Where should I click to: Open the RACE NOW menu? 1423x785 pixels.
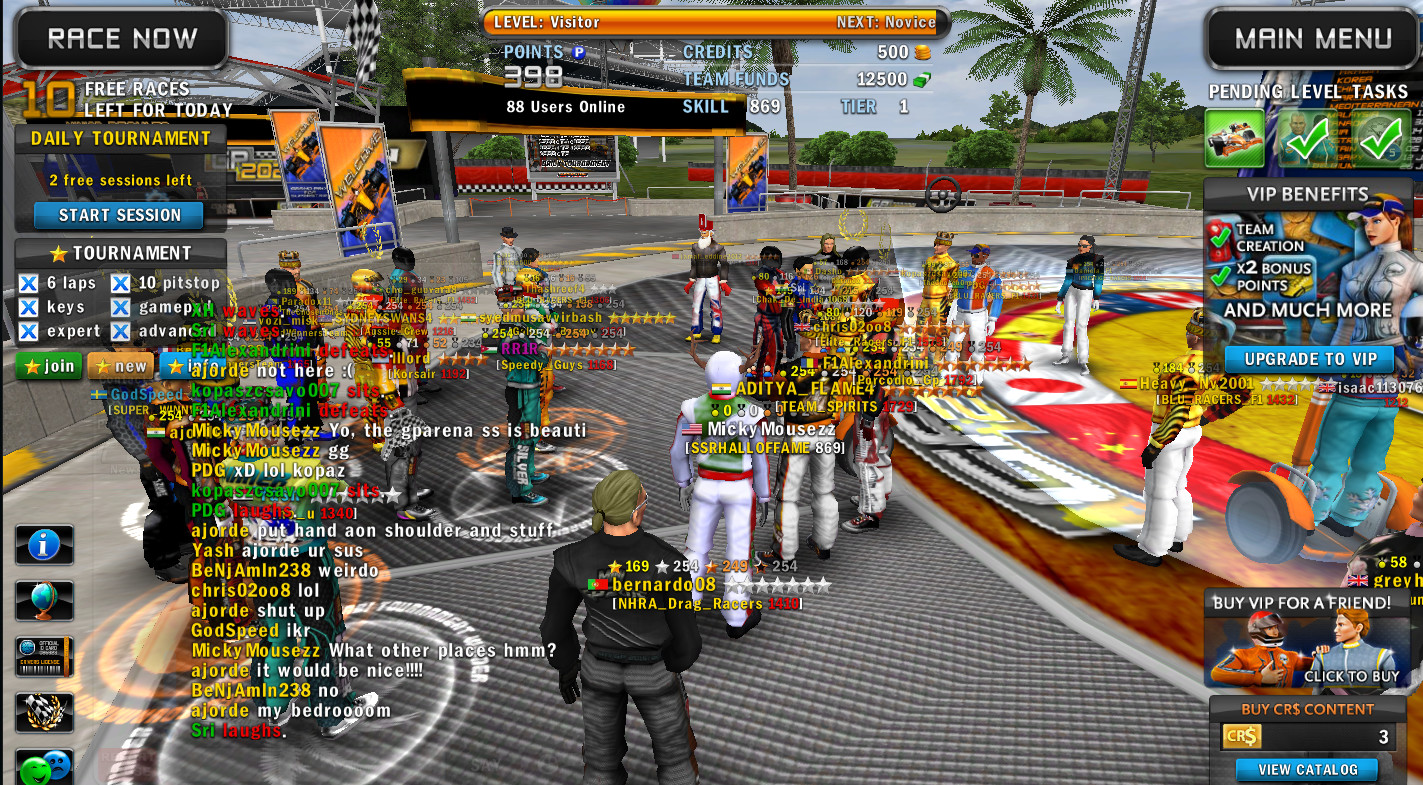coord(120,37)
